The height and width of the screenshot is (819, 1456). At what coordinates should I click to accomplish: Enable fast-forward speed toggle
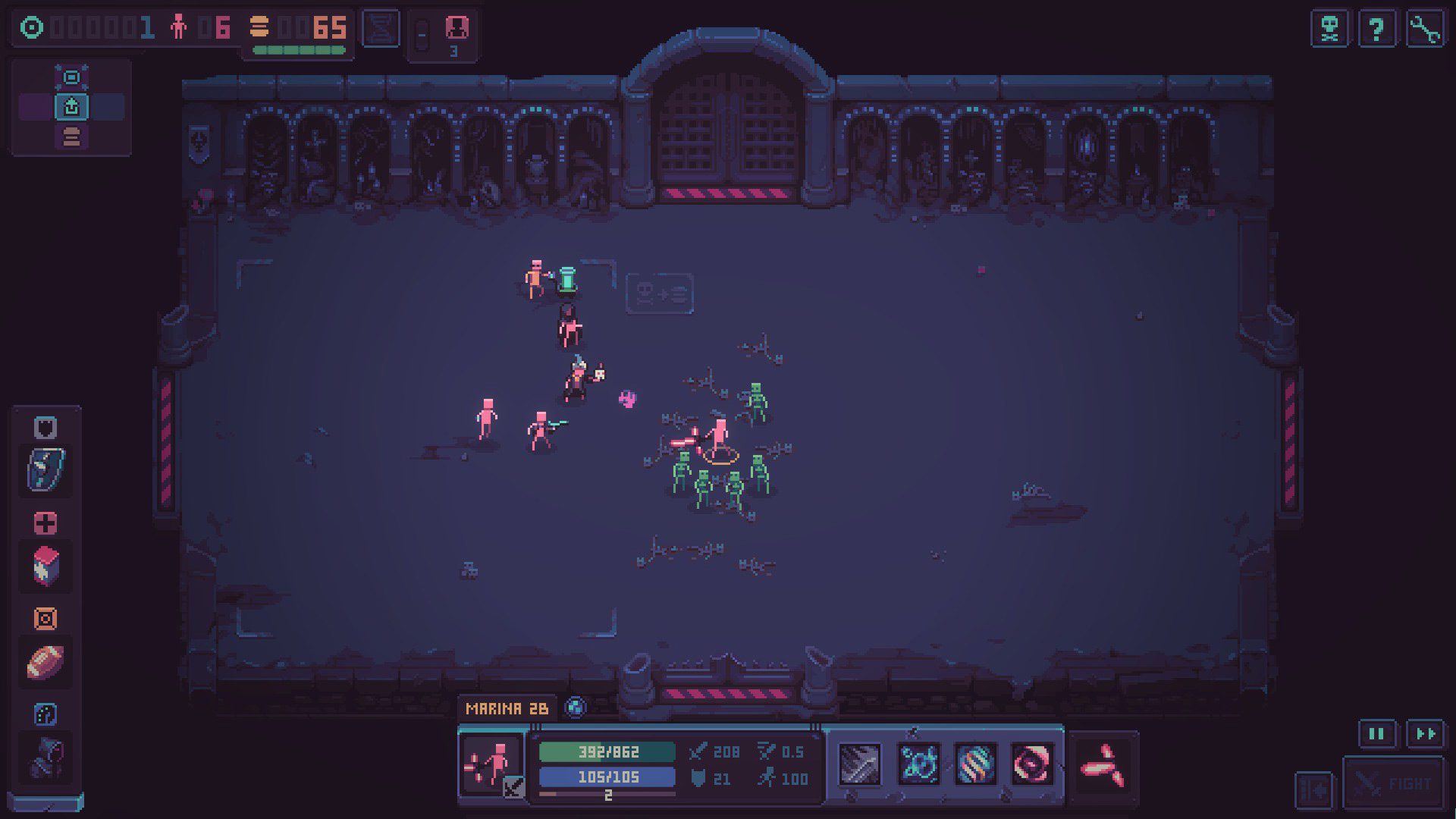tap(1425, 734)
